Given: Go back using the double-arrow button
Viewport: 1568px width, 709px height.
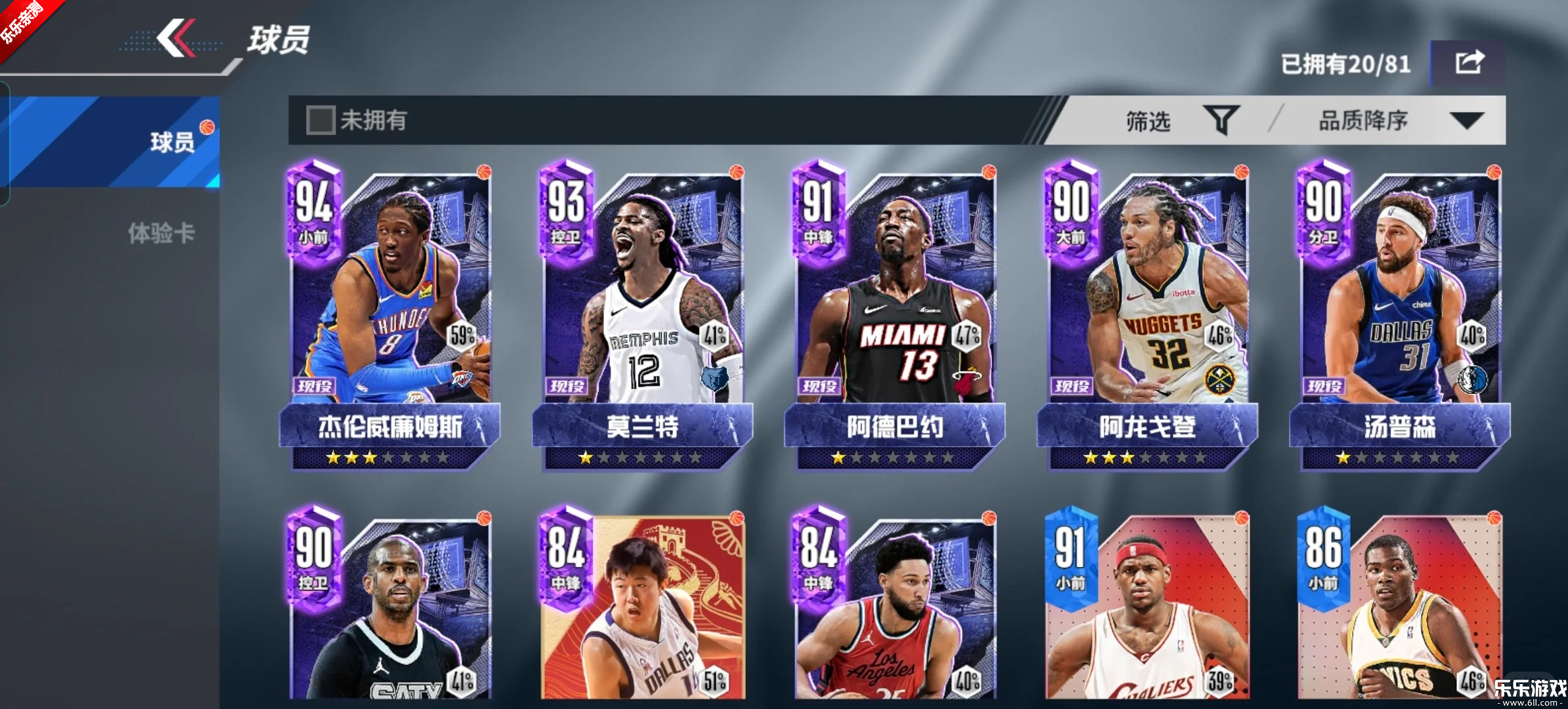Looking at the screenshot, I should click(x=176, y=38).
